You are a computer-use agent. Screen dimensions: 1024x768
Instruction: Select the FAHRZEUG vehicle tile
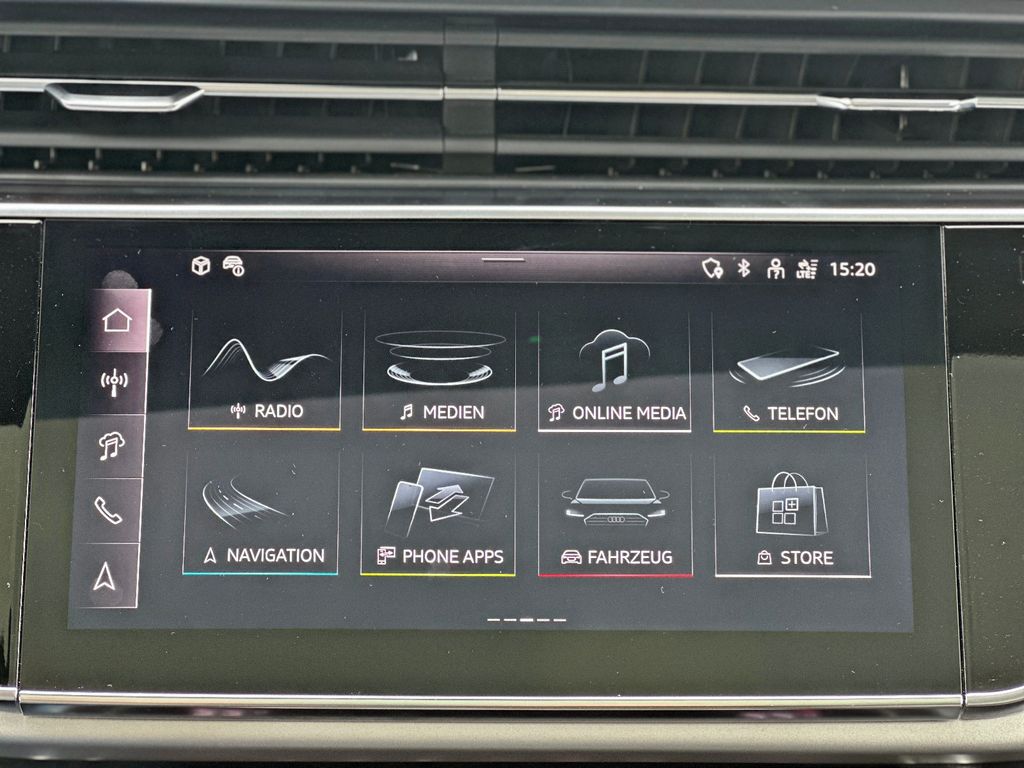[615, 516]
